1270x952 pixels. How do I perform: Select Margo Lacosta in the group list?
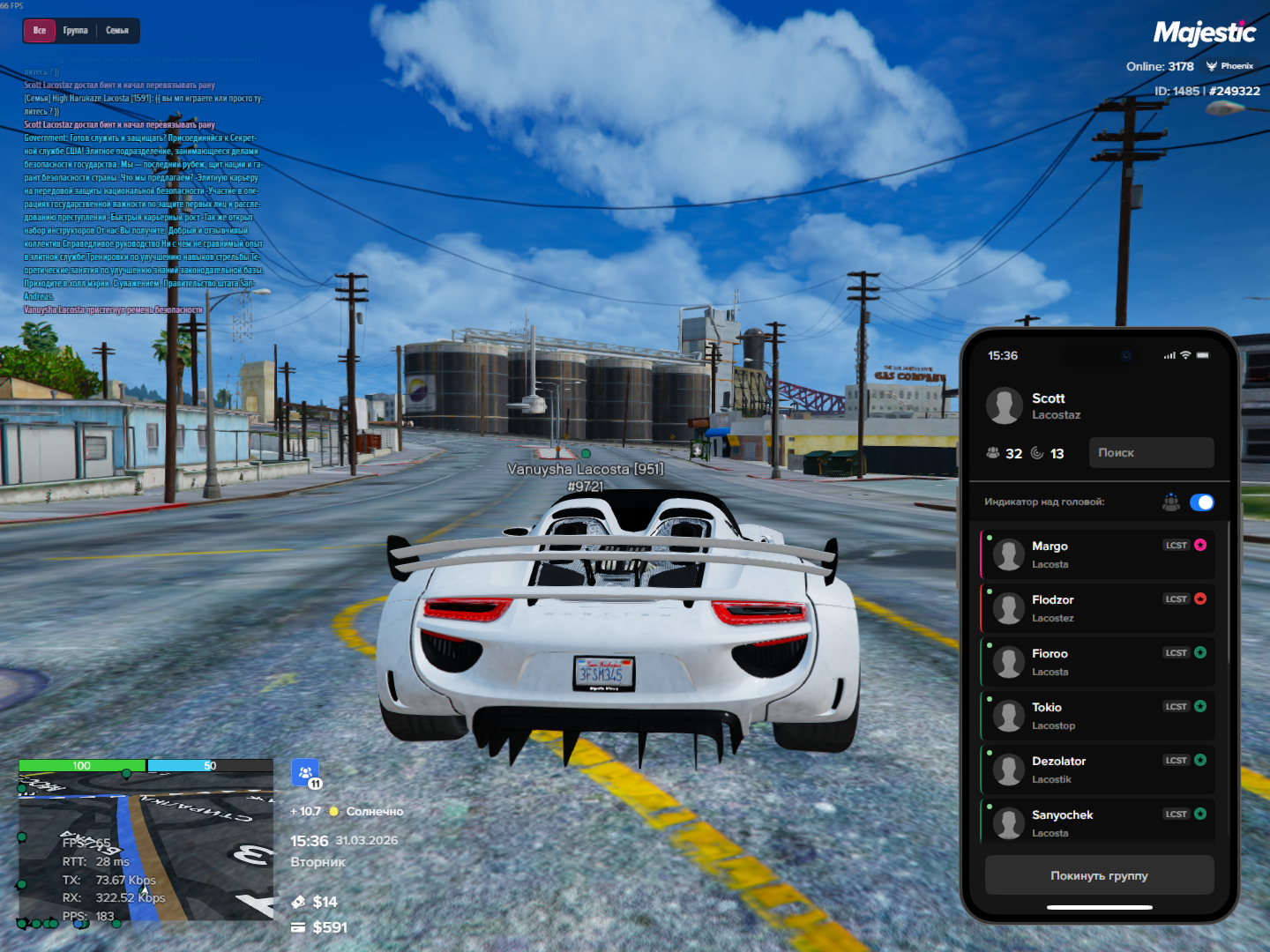[x=1098, y=554]
